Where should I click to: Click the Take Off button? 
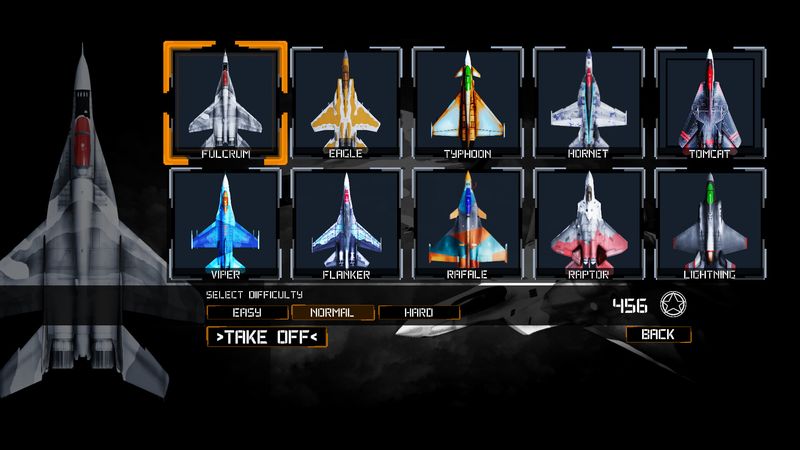coord(266,337)
